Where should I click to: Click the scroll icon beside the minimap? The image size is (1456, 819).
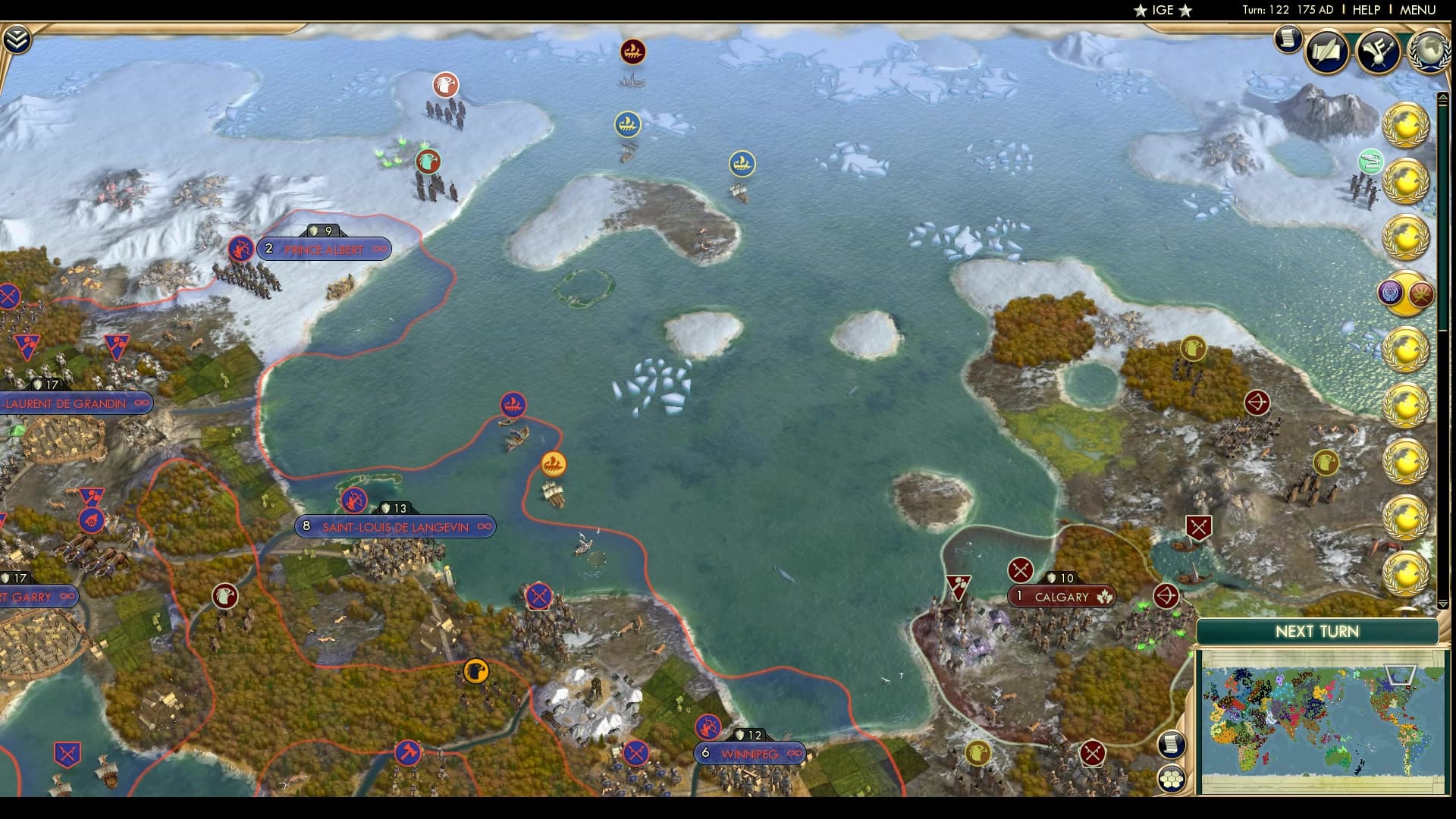1172,745
